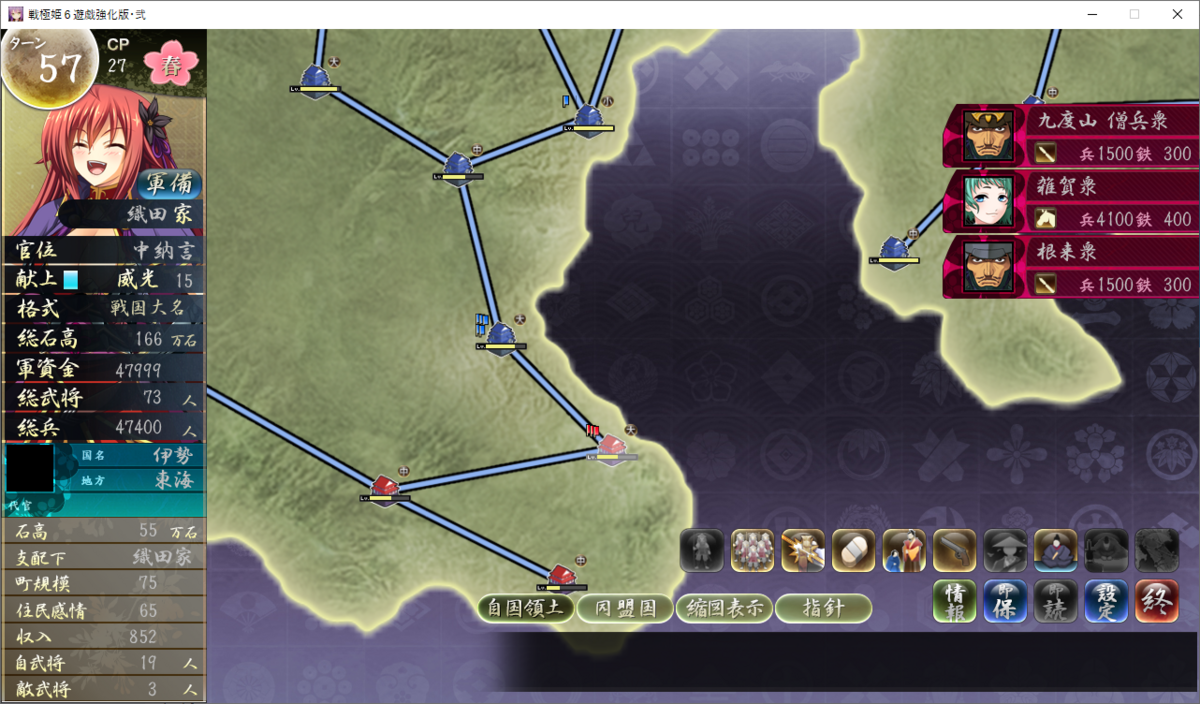The height and width of the screenshot is (704, 1200).
Task: Show allied nations with 同盟国 button
Action: (x=625, y=607)
